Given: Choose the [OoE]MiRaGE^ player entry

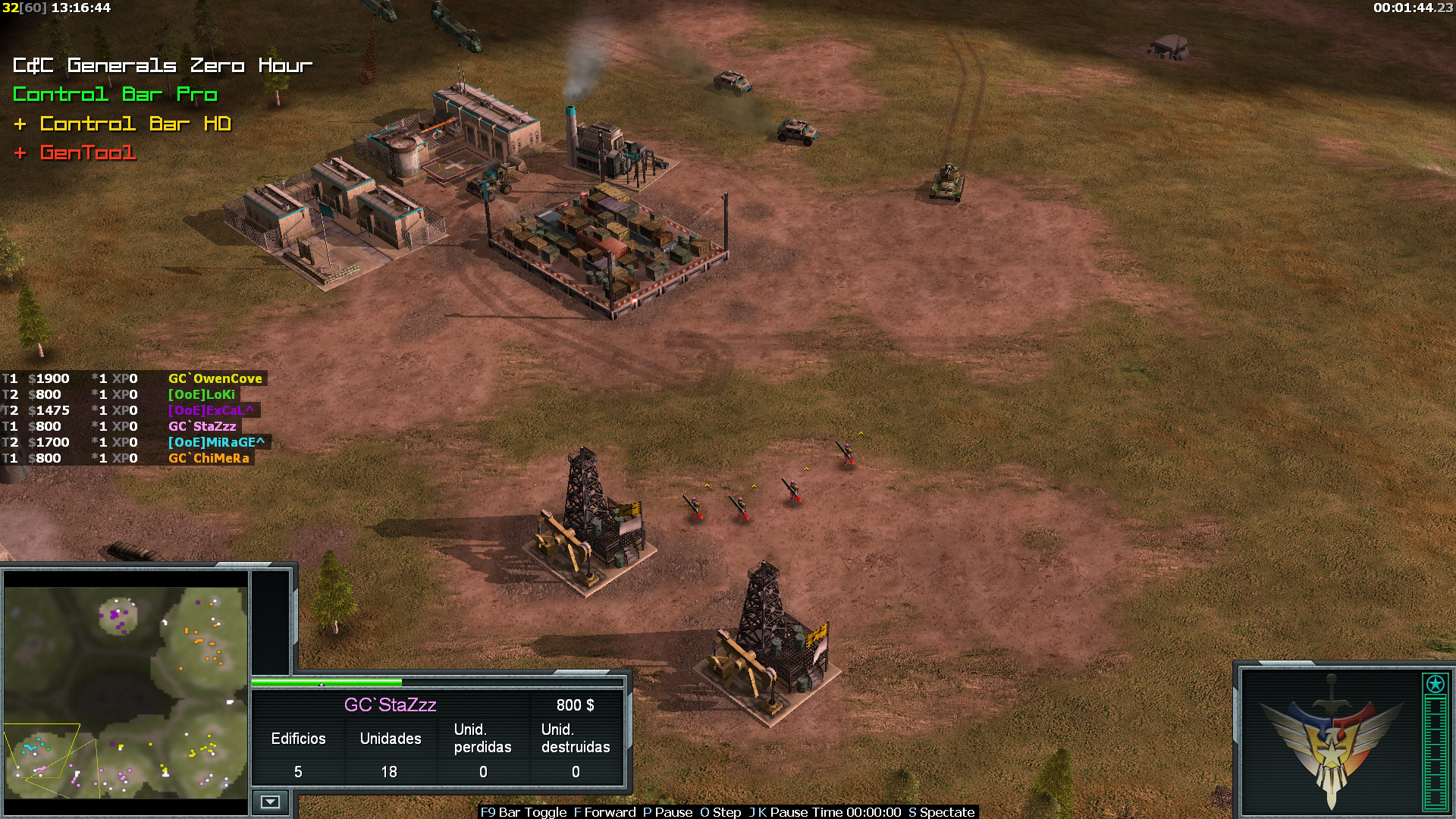Looking at the screenshot, I should (216, 442).
